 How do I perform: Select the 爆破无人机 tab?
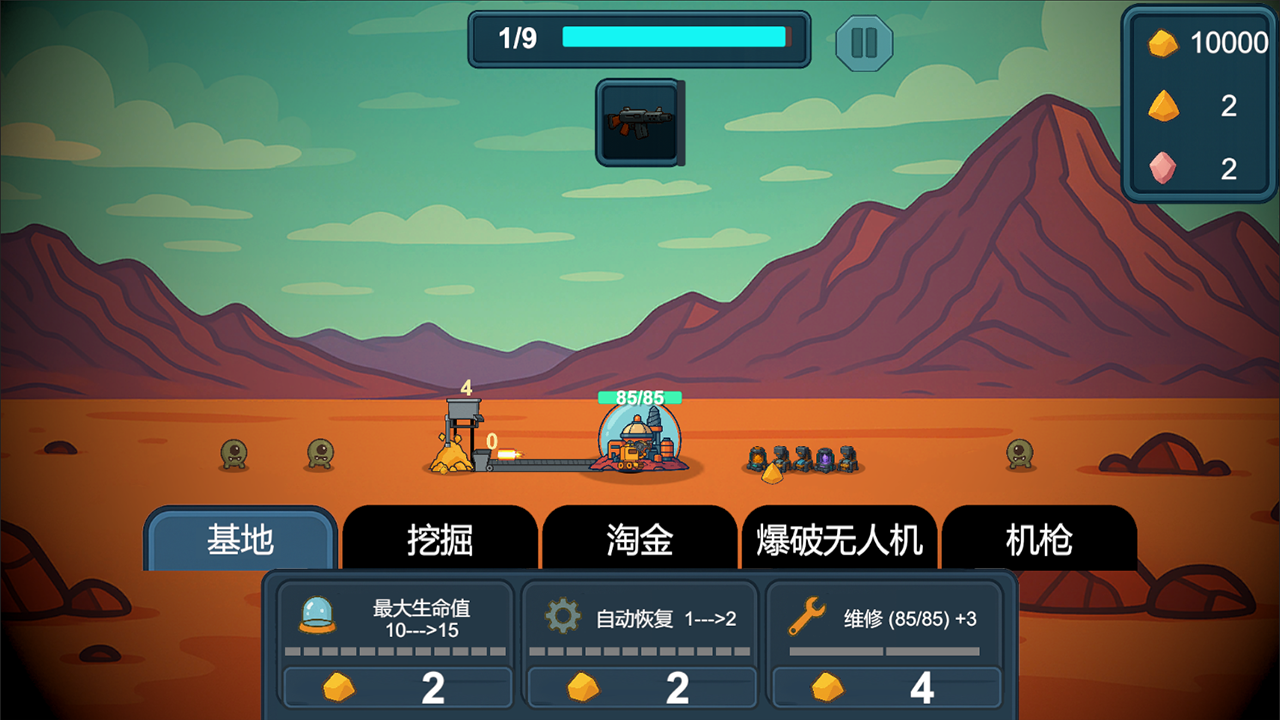[x=840, y=539]
